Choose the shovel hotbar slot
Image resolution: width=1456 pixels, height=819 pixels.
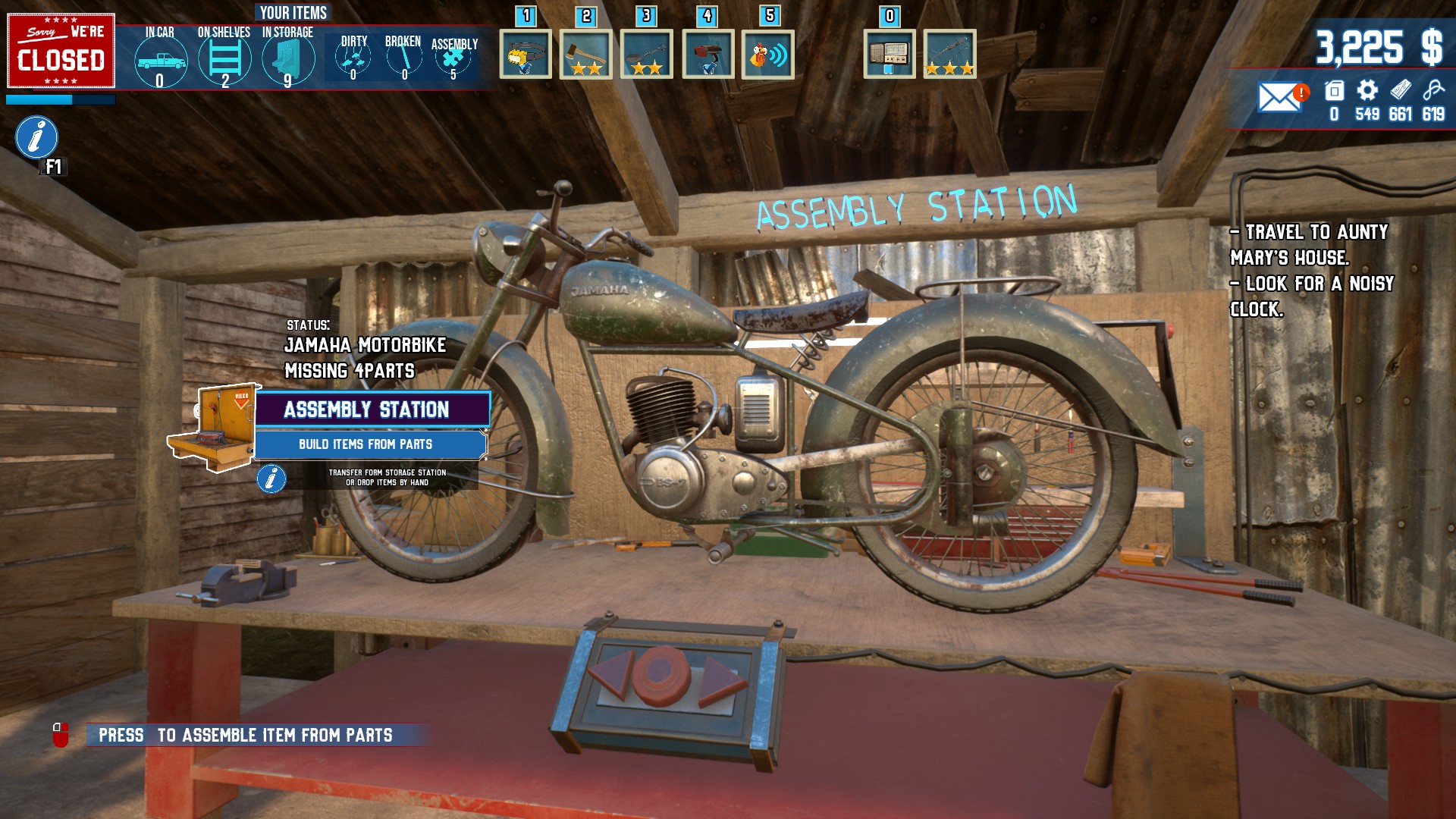point(647,55)
